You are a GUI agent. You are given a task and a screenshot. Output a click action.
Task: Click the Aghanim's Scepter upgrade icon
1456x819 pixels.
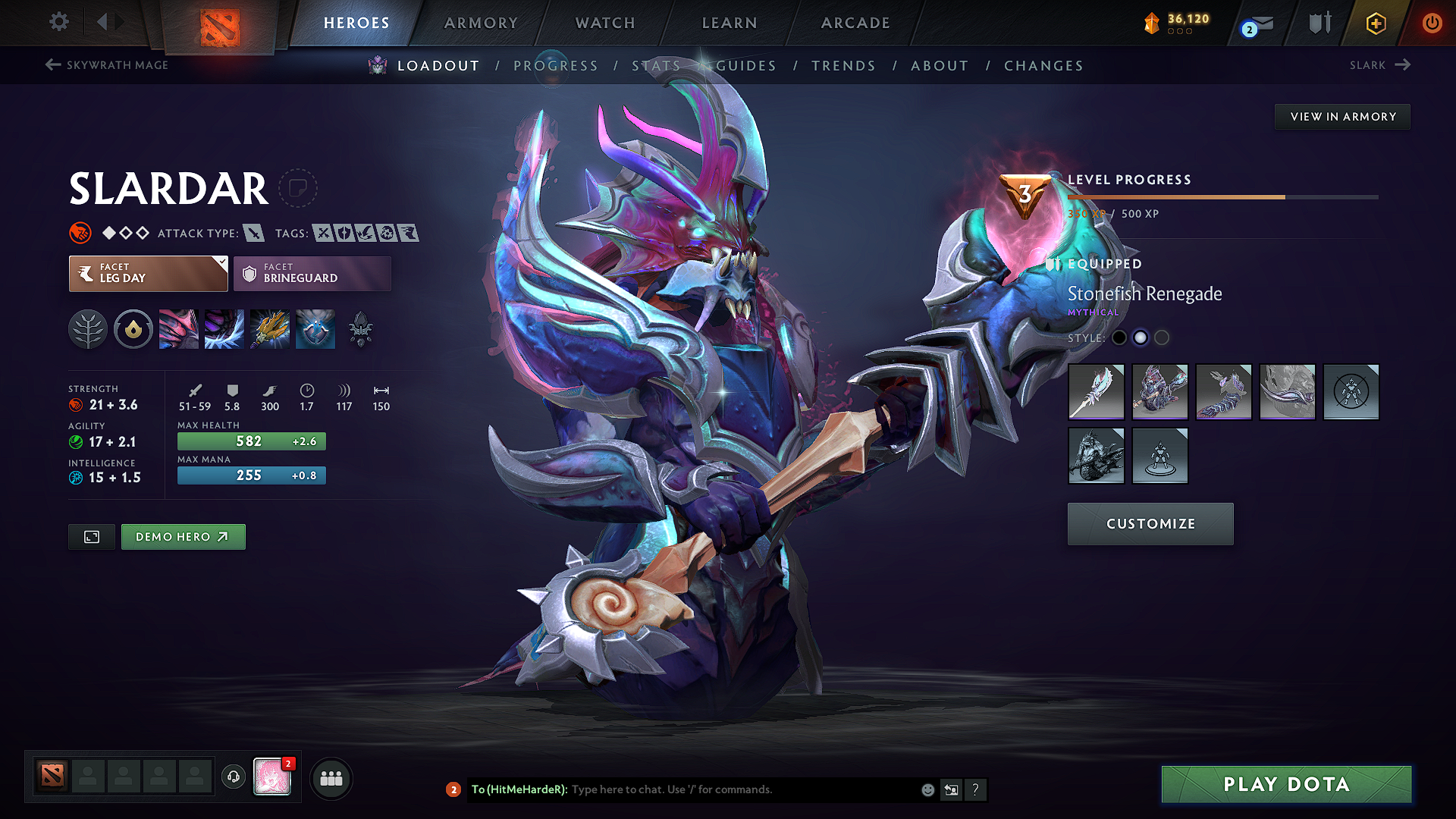click(360, 328)
